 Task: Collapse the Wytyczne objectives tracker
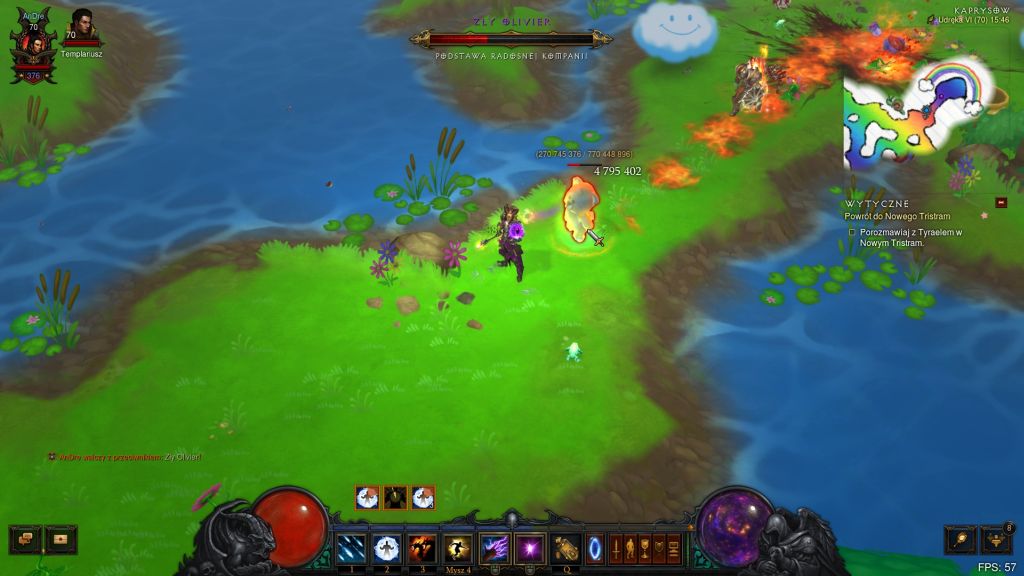tap(1001, 203)
